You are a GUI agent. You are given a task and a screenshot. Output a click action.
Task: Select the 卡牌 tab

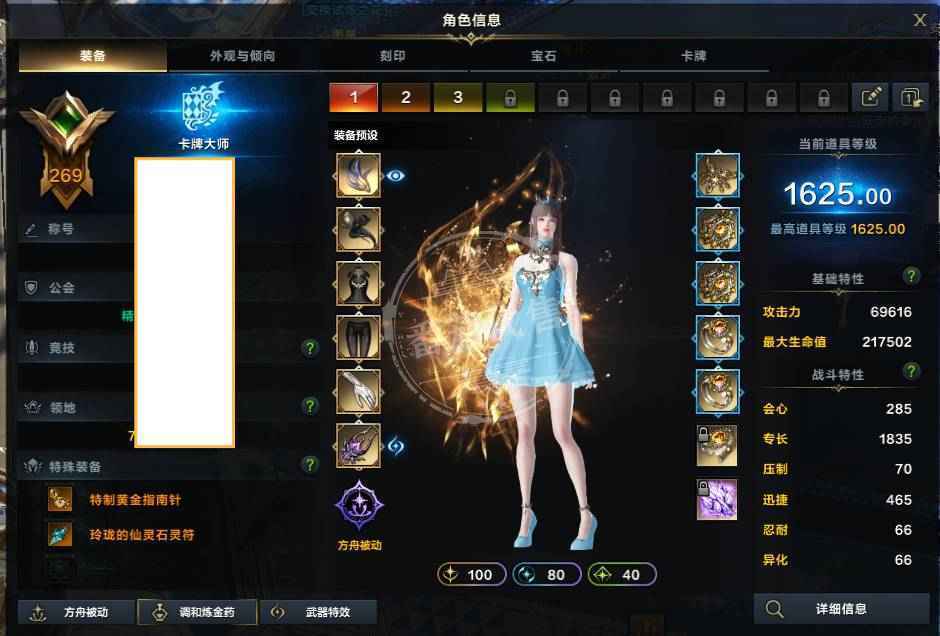coord(693,57)
